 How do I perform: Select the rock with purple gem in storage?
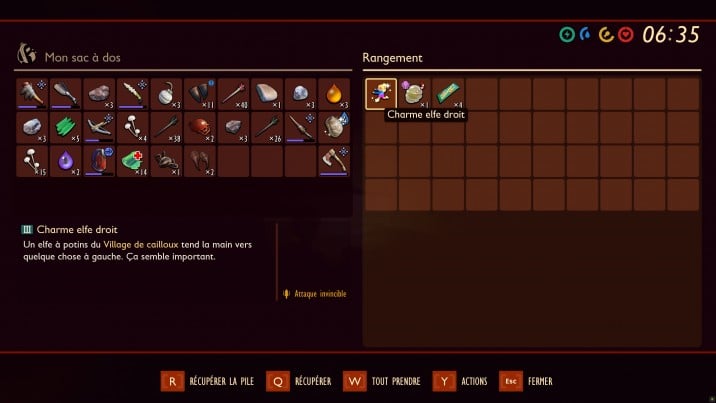414,94
